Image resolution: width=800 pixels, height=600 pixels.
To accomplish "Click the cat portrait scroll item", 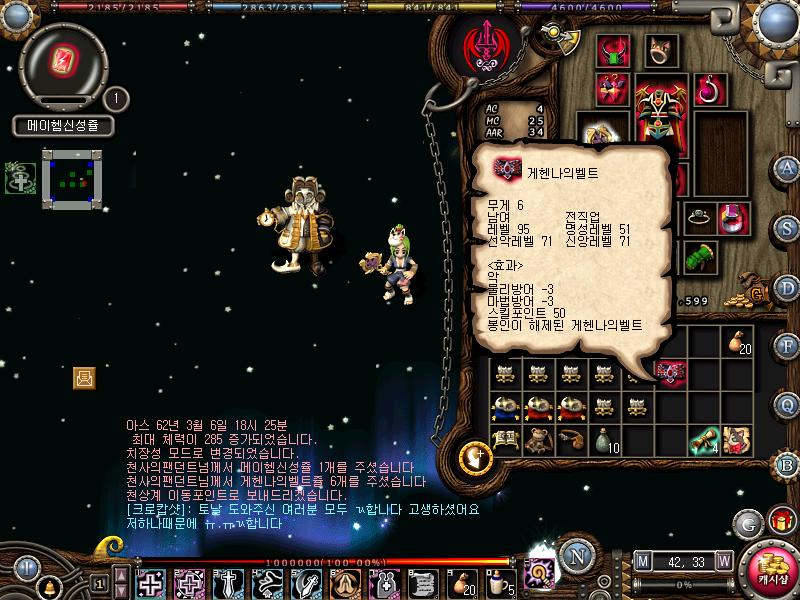I will pos(738,439).
